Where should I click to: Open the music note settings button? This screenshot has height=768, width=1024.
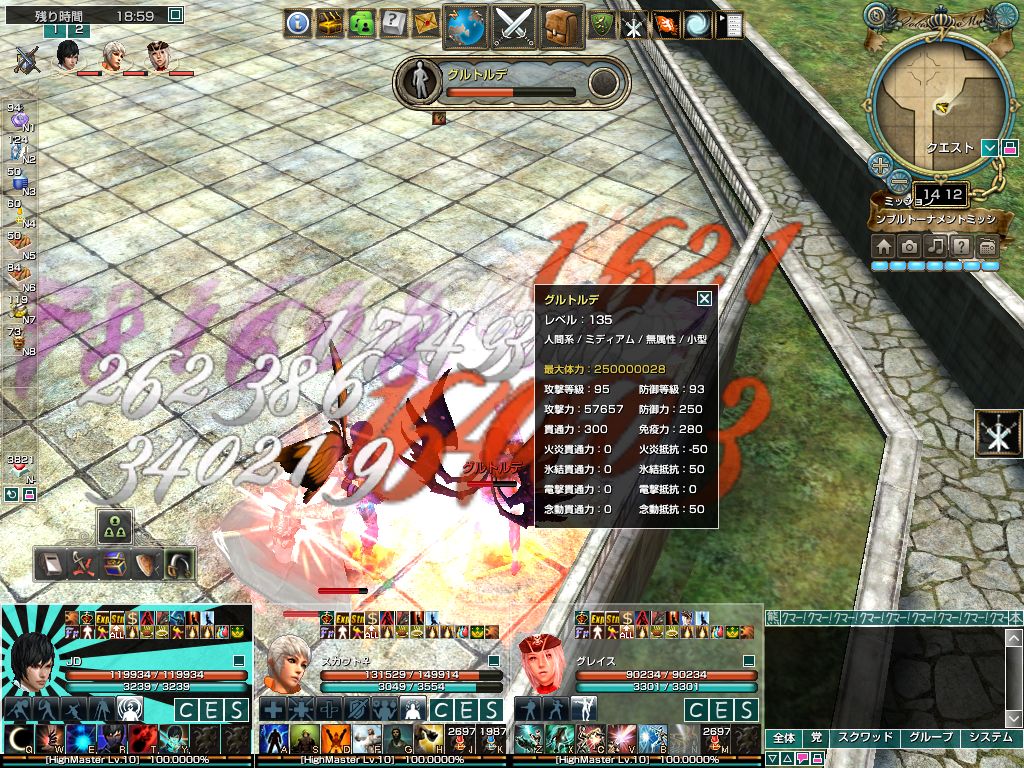tap(935, 246)
